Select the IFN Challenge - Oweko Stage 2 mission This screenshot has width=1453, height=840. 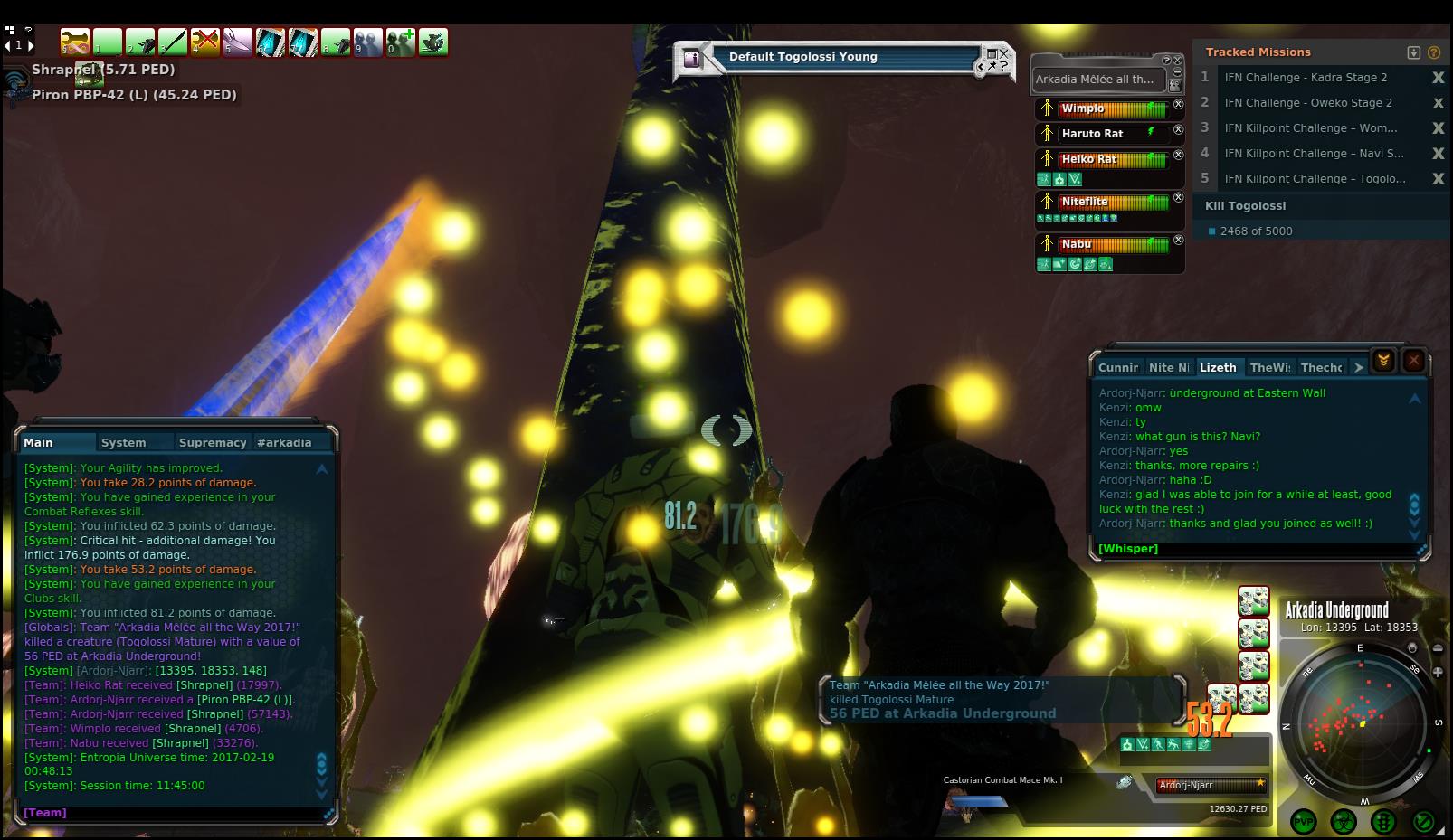pos(1308,103)
